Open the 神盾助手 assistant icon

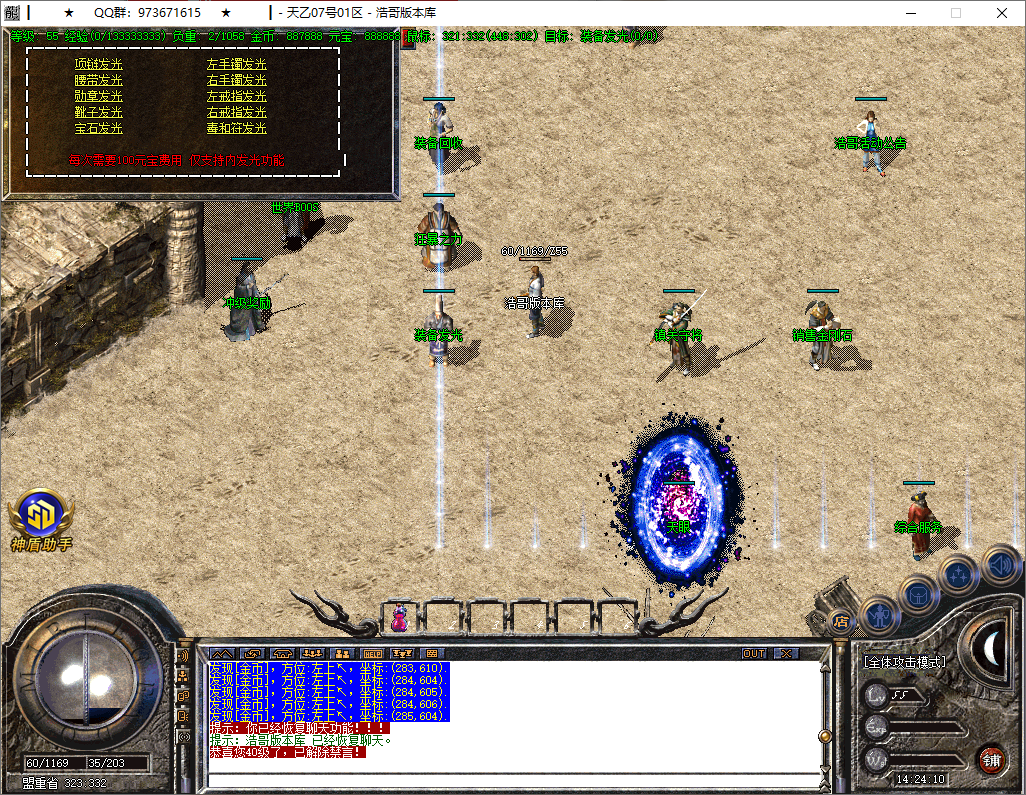click(41, 514)
